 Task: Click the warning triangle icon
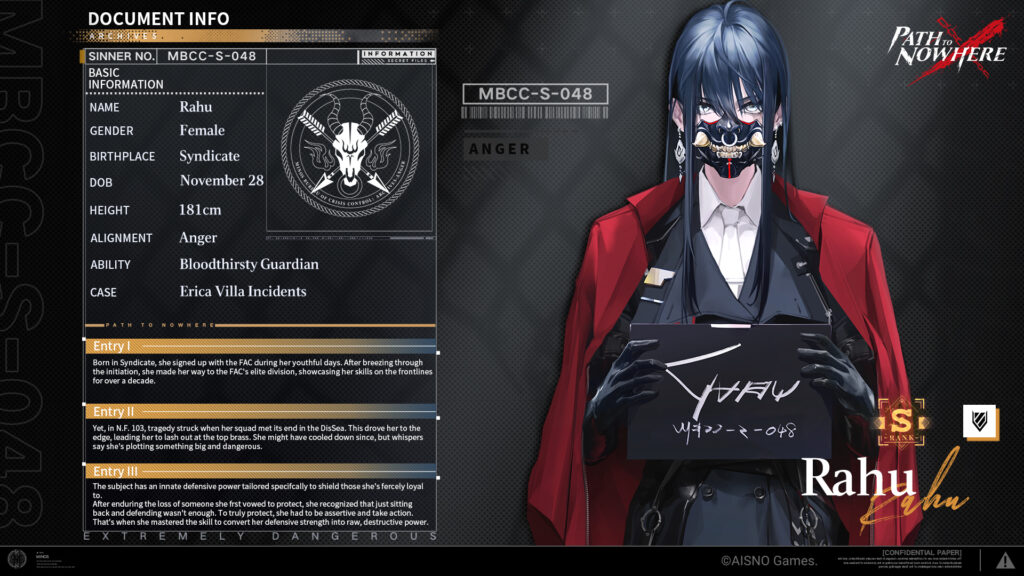pos(1004,561)
